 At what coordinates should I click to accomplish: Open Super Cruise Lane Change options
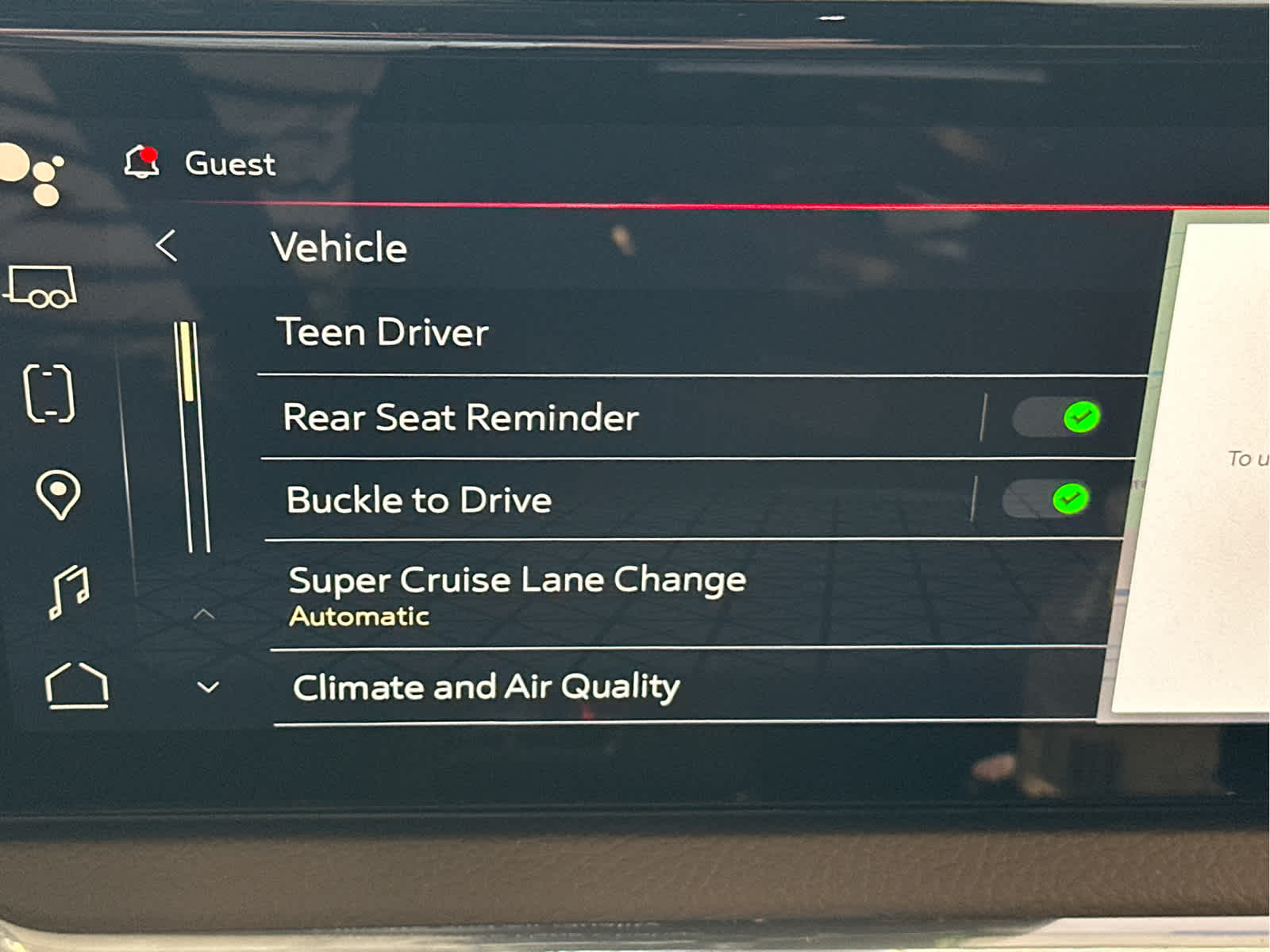(518, 579)
